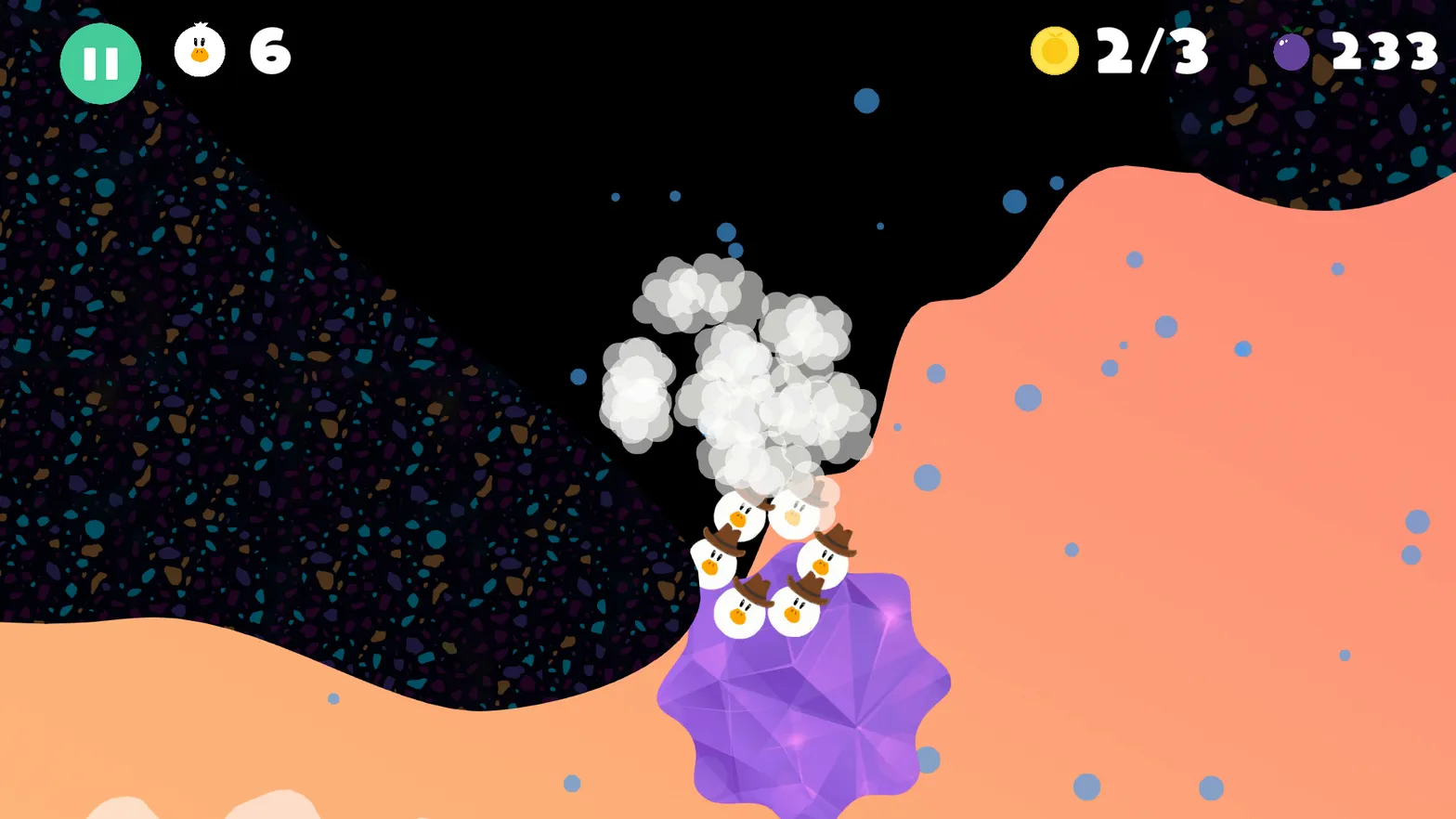Image resolution: width=1456 pixels, height=819 pixels.
Task: Click the yellow coin icon near 2/3
Action: point(1054,52)
